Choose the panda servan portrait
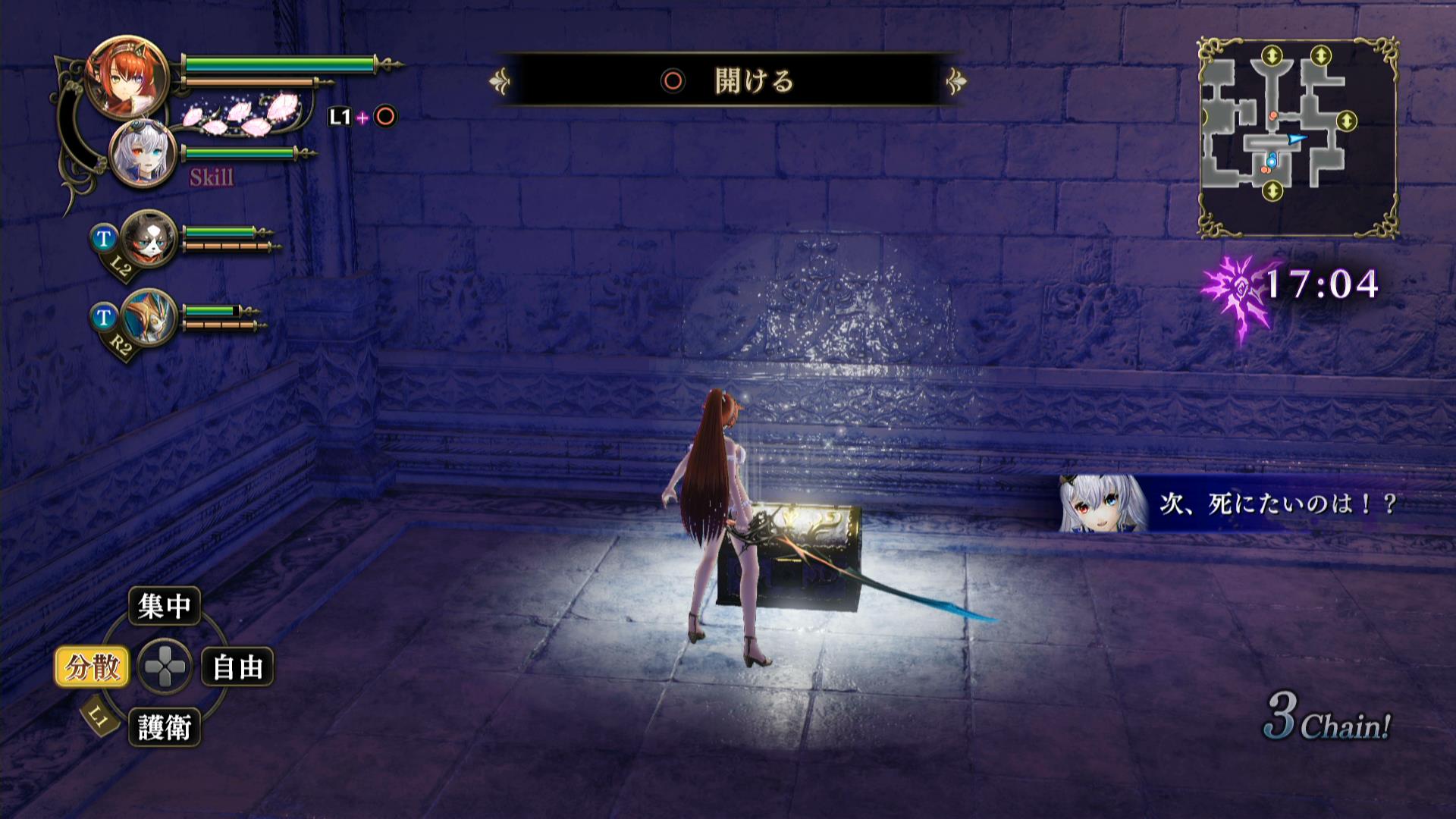Screen dimensions: 1456x819 pos(149,239)
